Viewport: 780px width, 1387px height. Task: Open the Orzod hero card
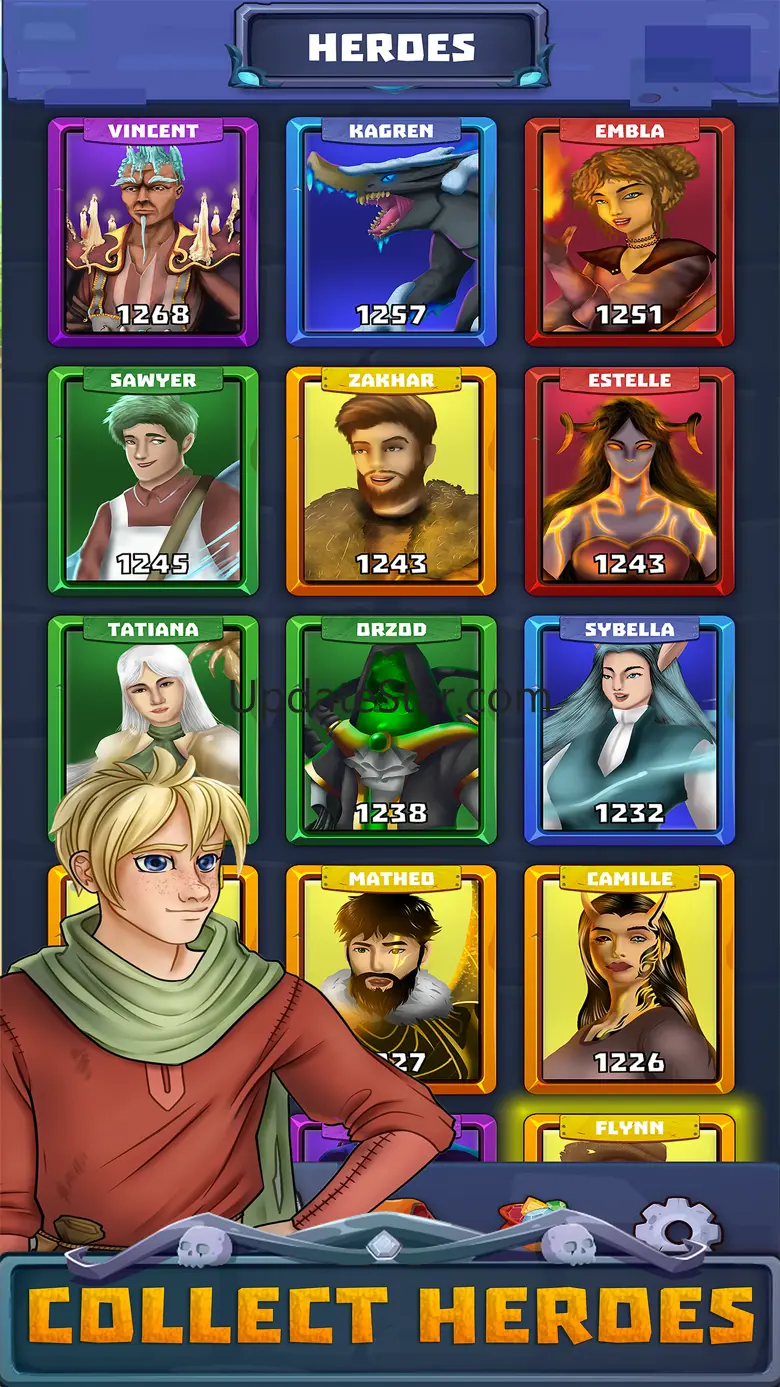pos(391,730)
